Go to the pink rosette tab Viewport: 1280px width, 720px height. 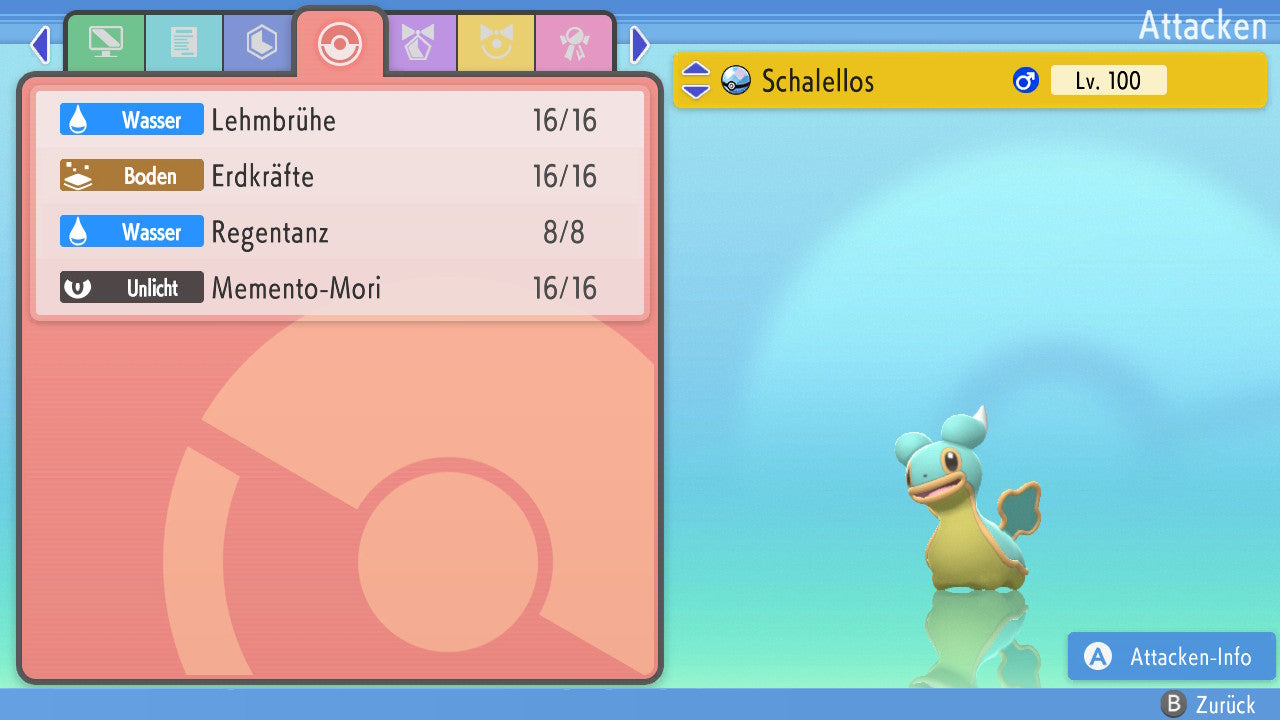click(x=573, y=43)
